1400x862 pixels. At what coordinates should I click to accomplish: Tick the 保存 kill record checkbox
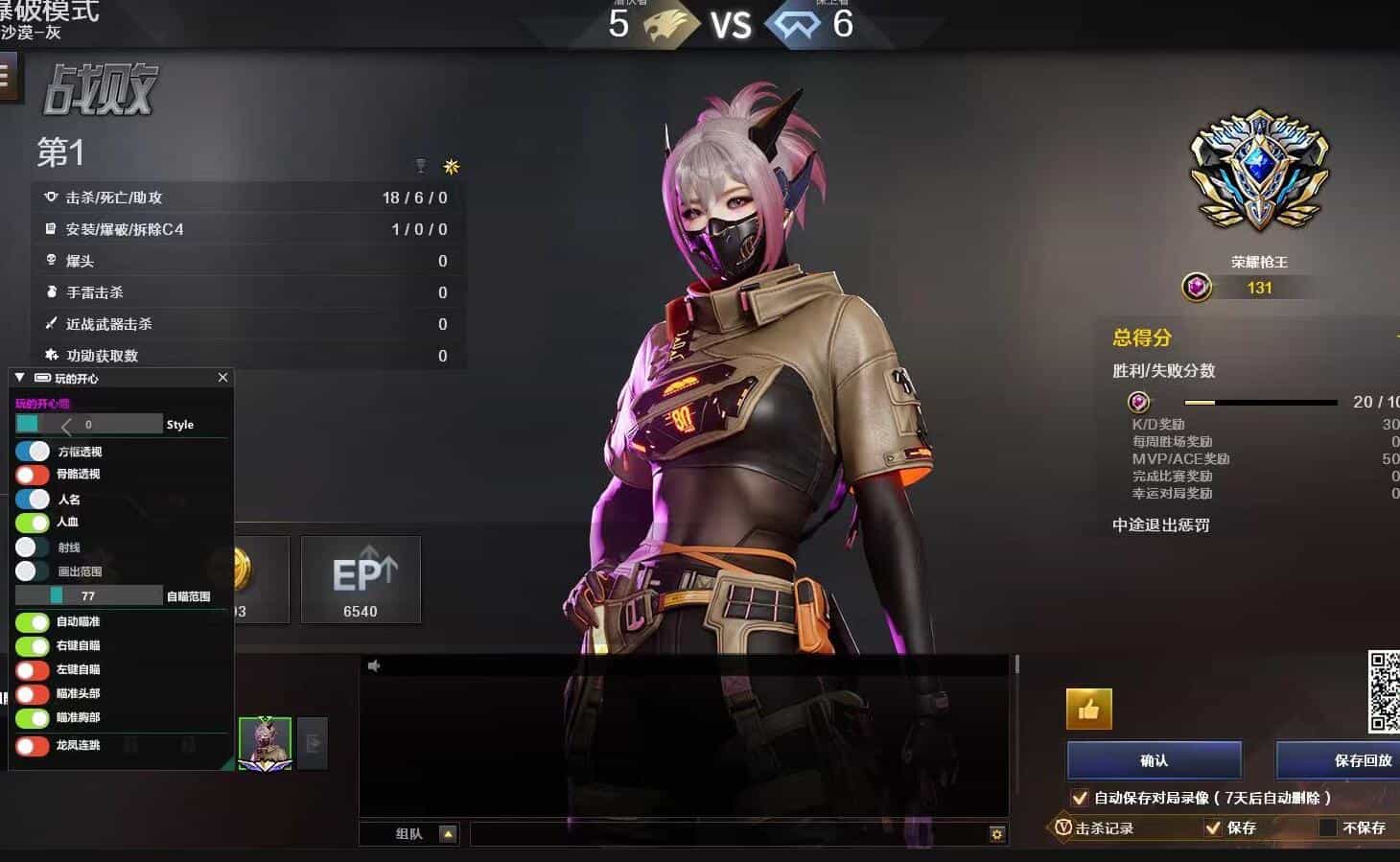pos(1213,827)
